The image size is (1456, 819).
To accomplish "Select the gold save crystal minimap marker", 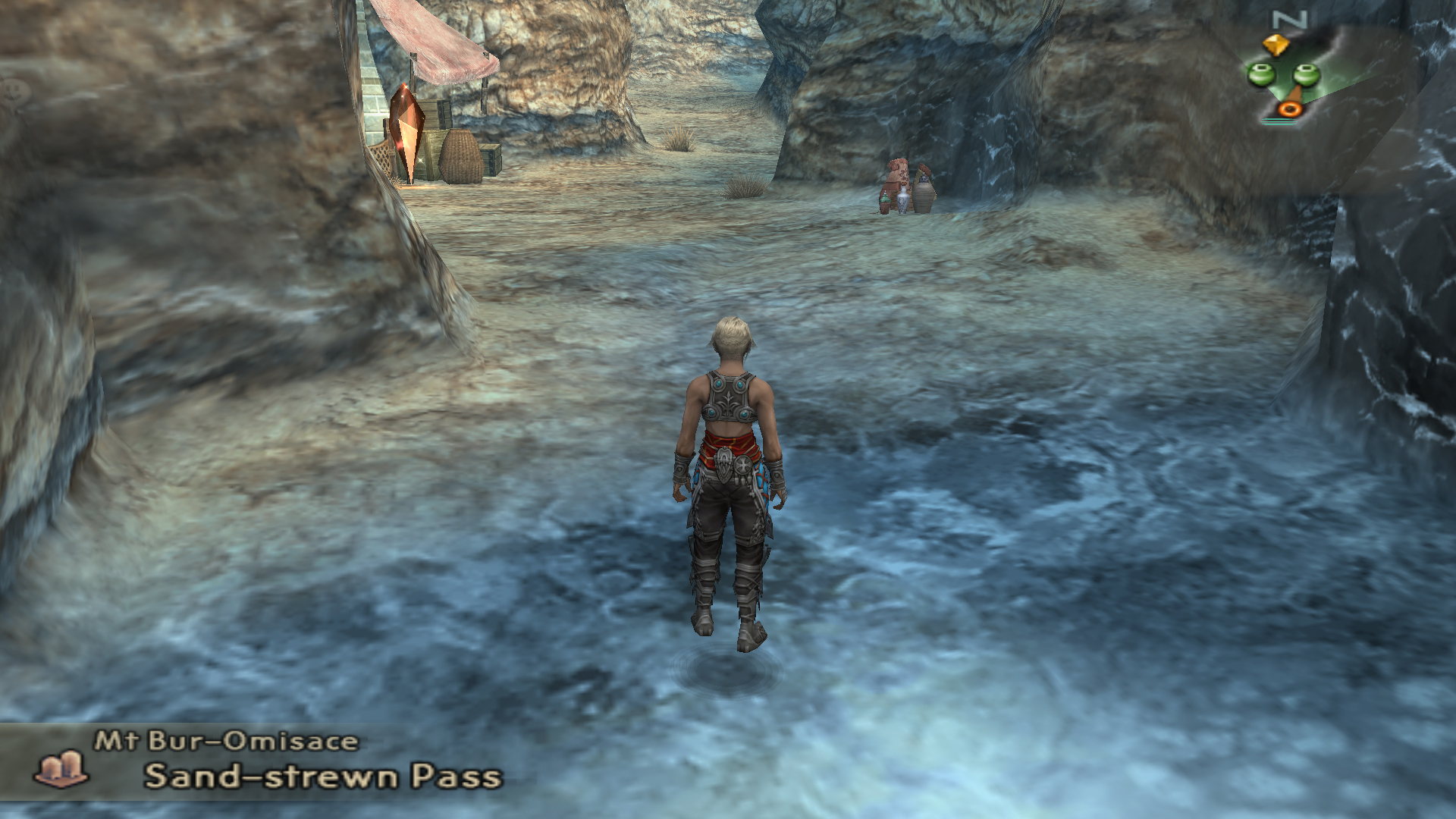I will click(x=1276, y=45).
